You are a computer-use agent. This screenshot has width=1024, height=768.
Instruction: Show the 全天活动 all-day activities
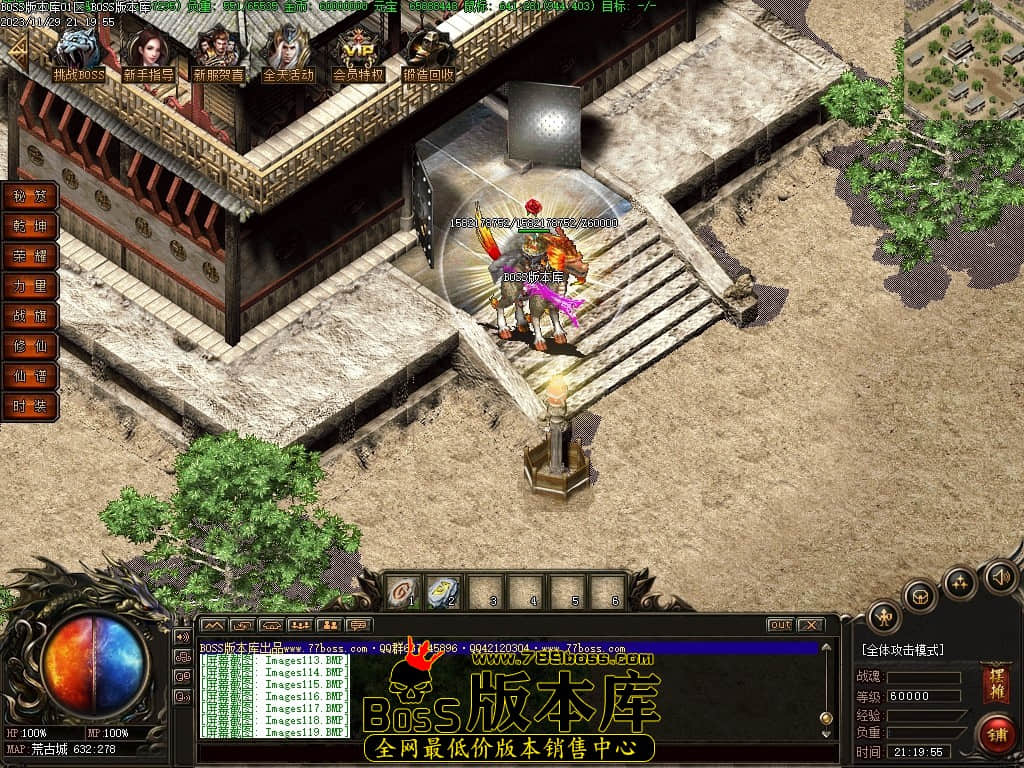click(x=288, y=54)
